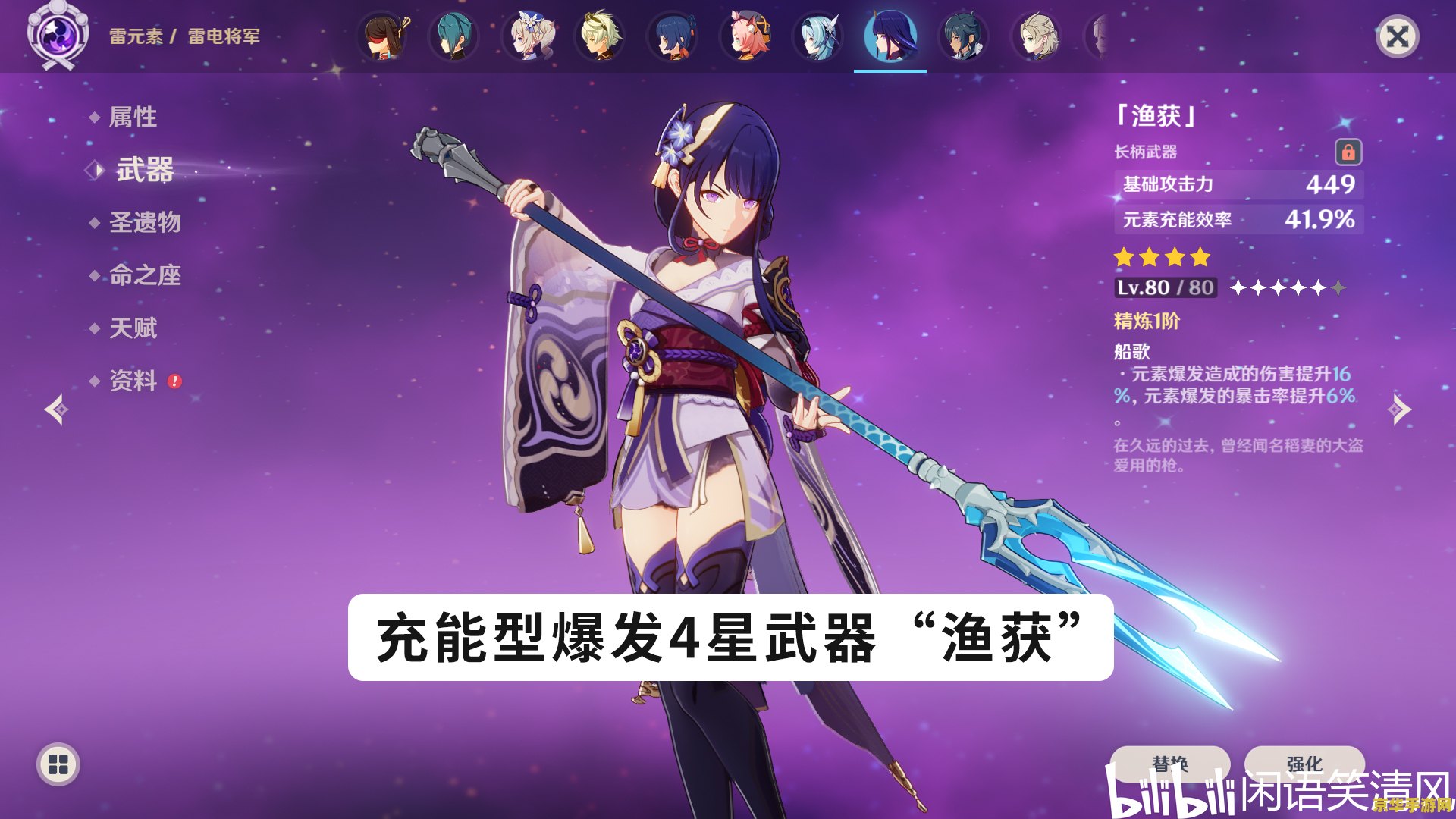This screenshot has height=819, width=1456.
Task: Open the 天赋 tab
Action: 135,328
